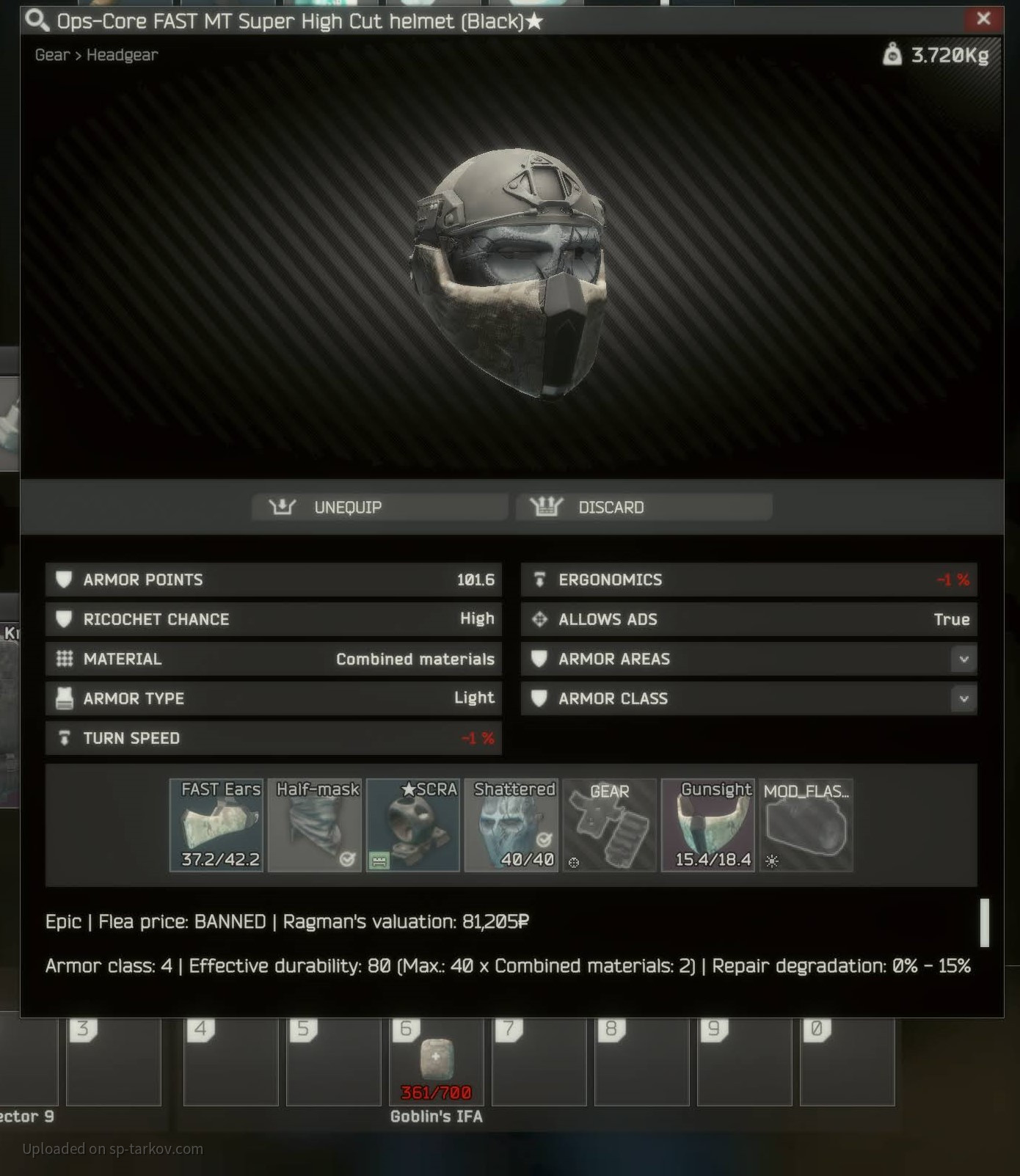The width and height of the screenshot is (1020, 1176).
Task: Select the Gunsight mandible slot
Action: click(708, 825)
